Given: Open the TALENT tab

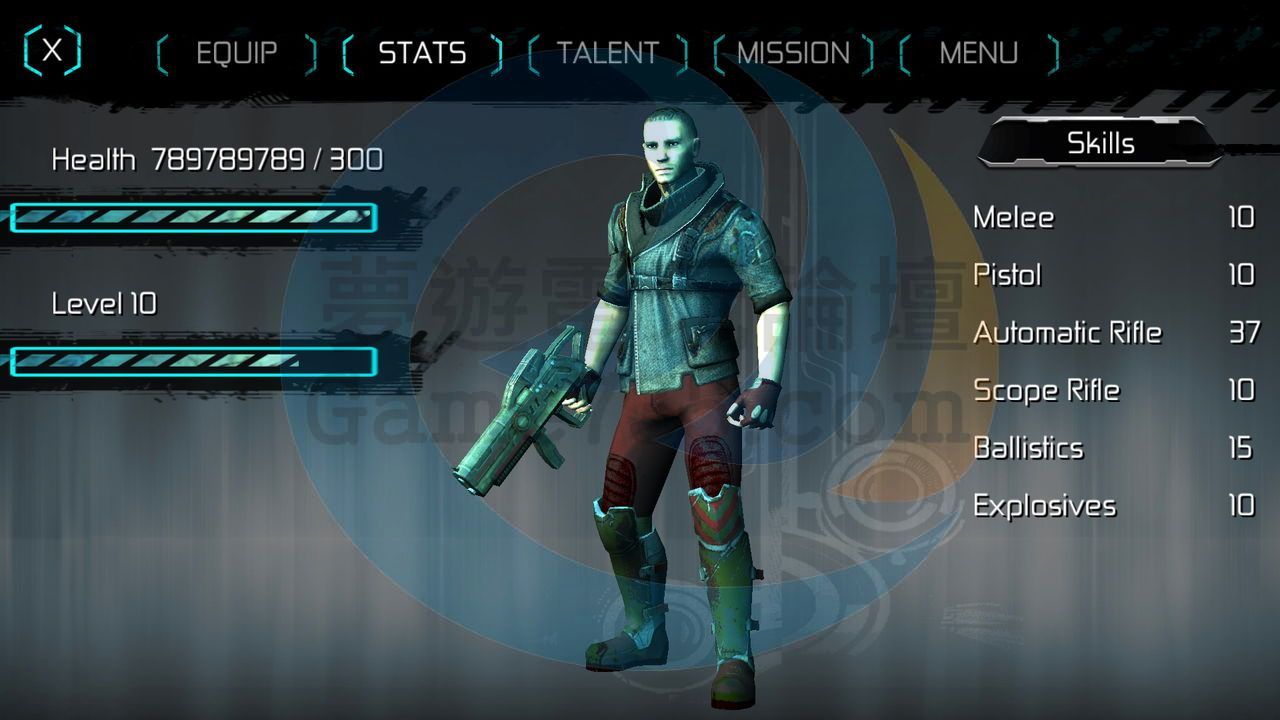Looking at the screenshot, I should point(607,53).
